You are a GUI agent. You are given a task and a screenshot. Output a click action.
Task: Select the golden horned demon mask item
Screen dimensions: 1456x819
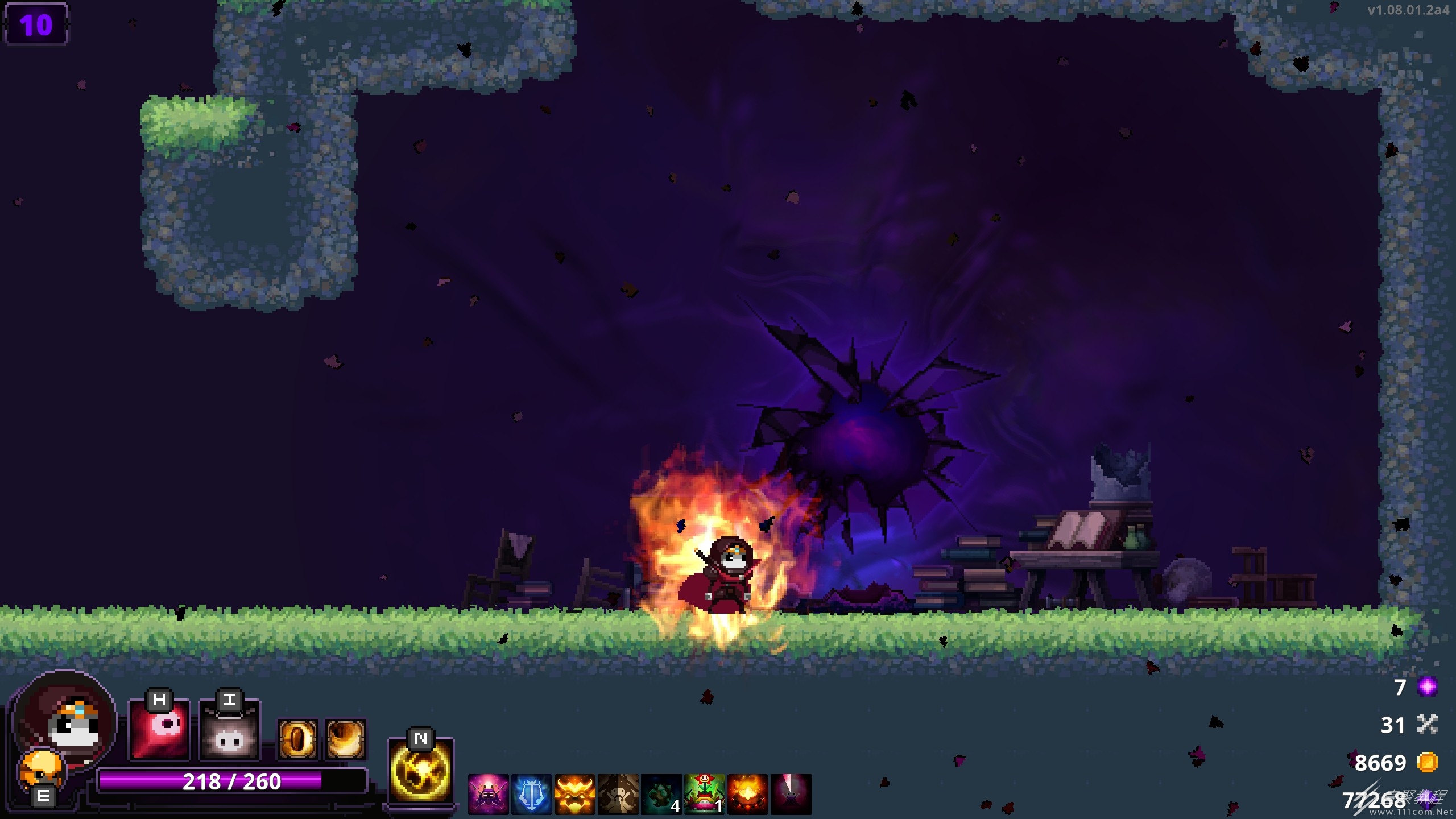point(574,794)
